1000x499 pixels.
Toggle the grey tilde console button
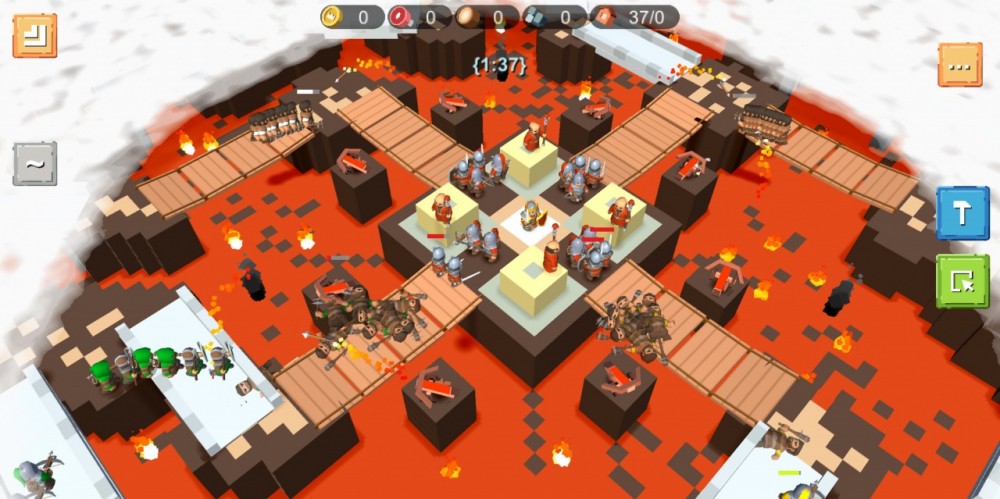point(35,163)
